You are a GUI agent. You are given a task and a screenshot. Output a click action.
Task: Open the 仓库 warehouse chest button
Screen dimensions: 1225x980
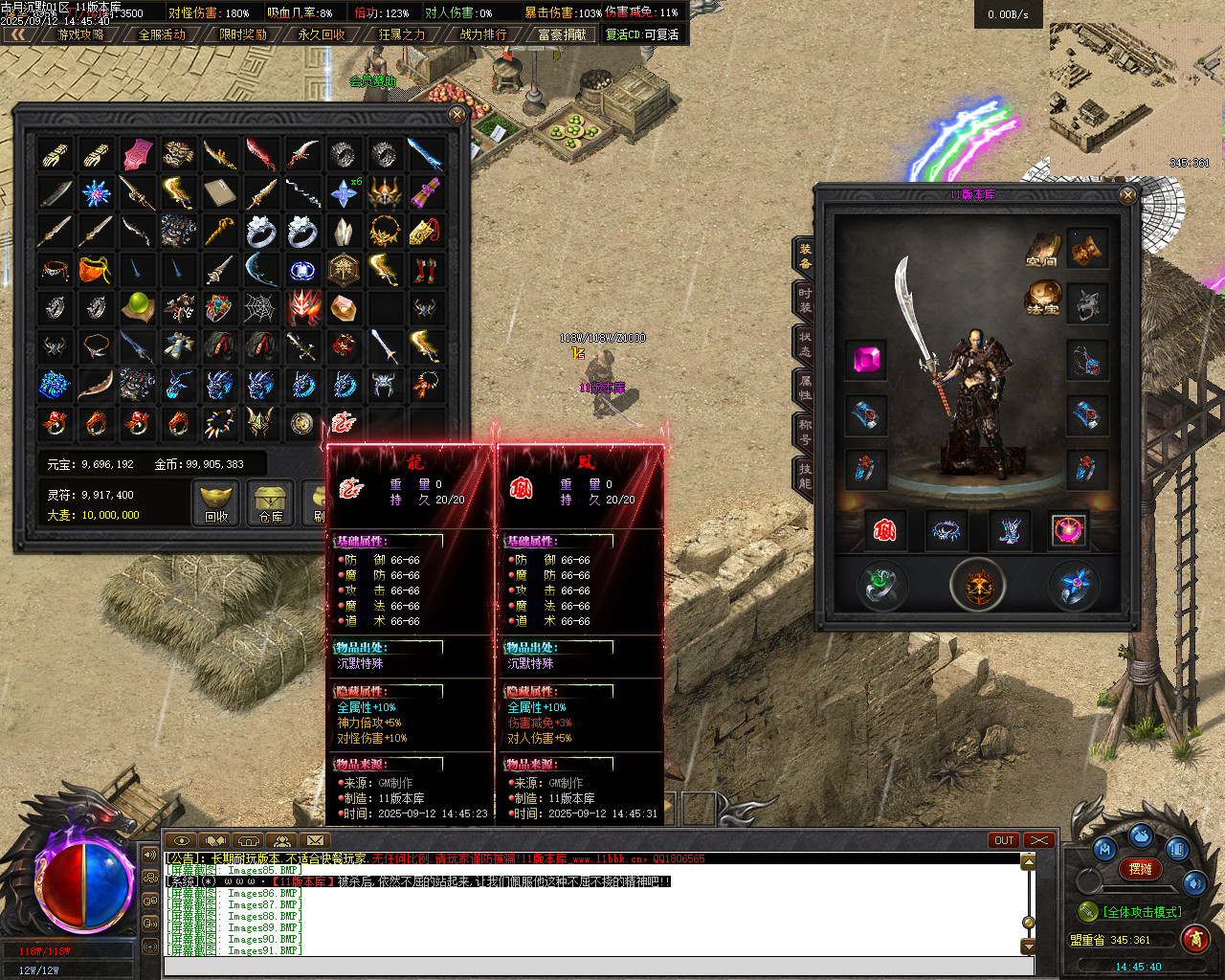click(271, 502)
